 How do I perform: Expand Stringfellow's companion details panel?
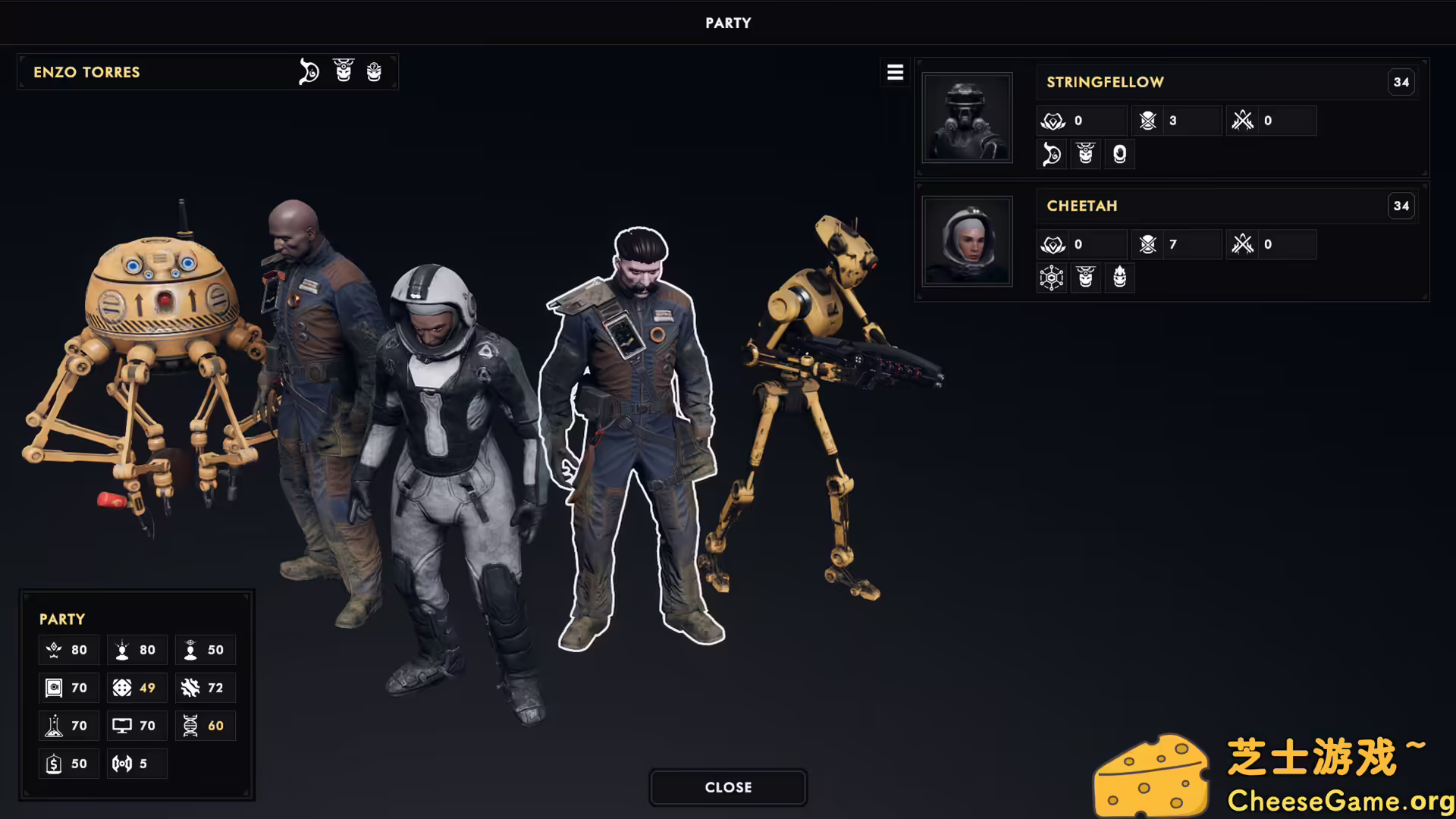pyautogui.click(x=1104, y=82)
